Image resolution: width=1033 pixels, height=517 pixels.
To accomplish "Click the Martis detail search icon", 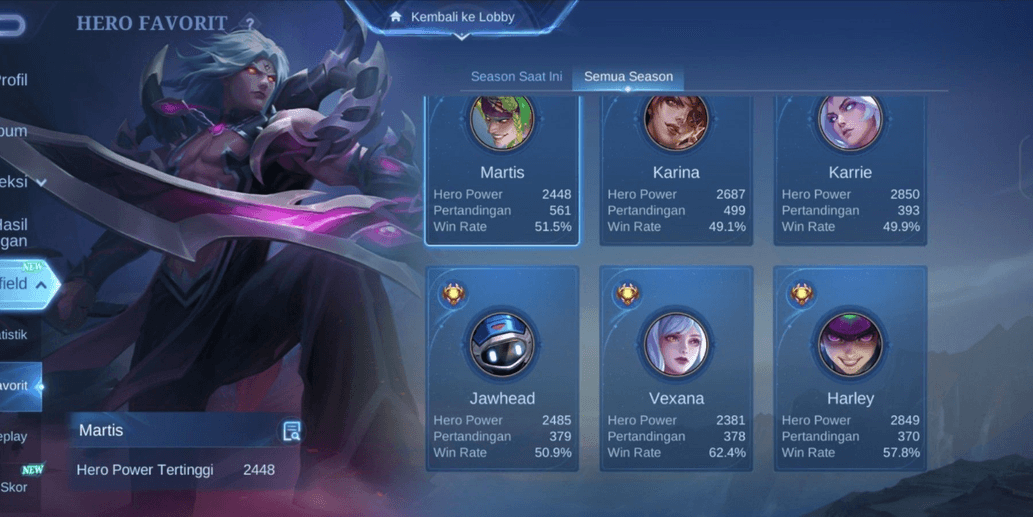I will 291,431.
